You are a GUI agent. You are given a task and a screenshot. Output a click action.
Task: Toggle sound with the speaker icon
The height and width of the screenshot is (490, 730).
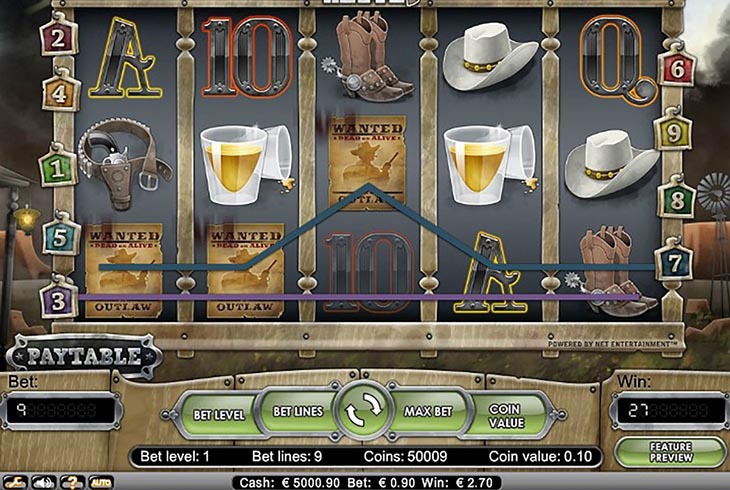[44, 482]
